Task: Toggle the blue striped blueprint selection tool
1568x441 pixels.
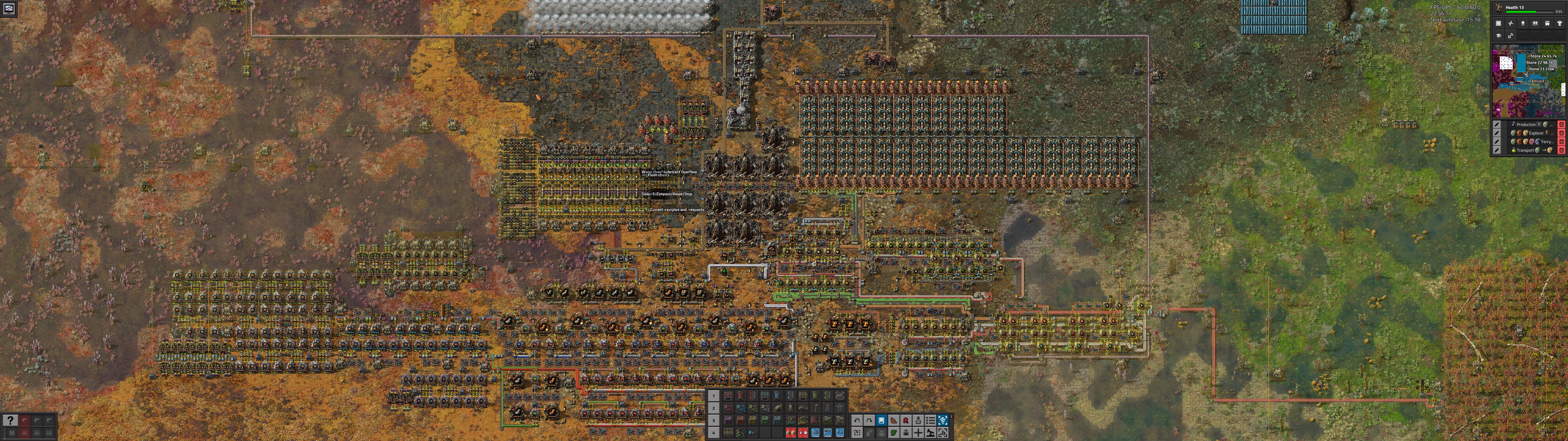Action: click(x=943, y=421)
